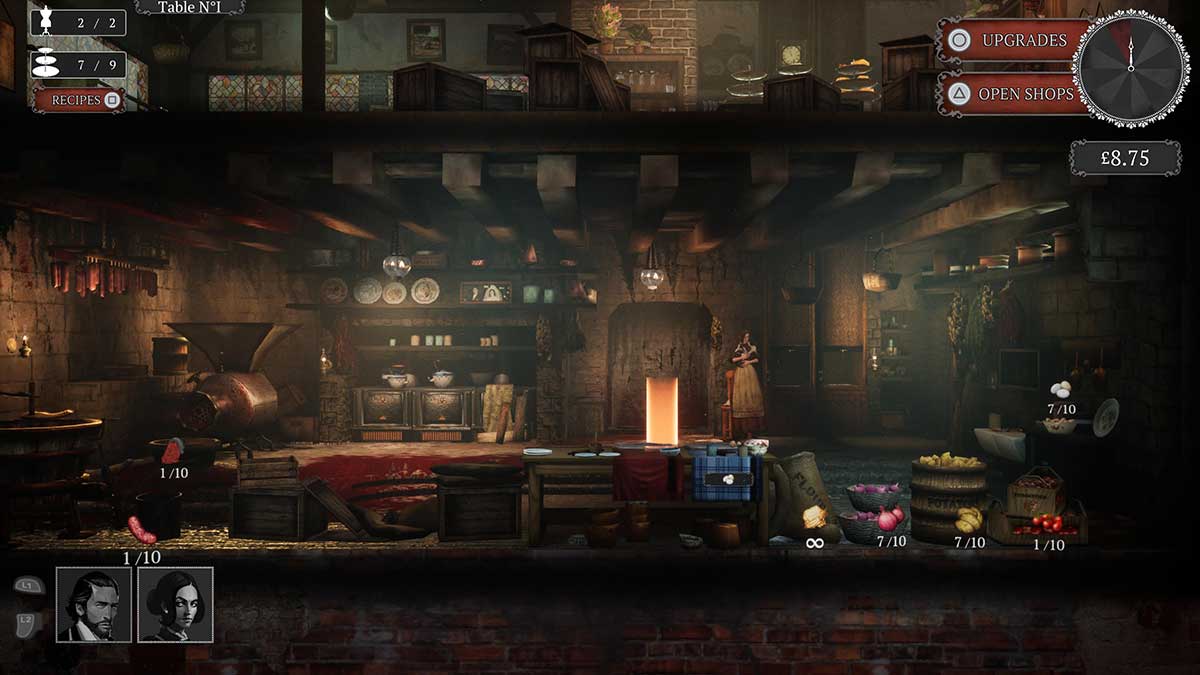Select the bearded man character portrait

click(94, 604)
